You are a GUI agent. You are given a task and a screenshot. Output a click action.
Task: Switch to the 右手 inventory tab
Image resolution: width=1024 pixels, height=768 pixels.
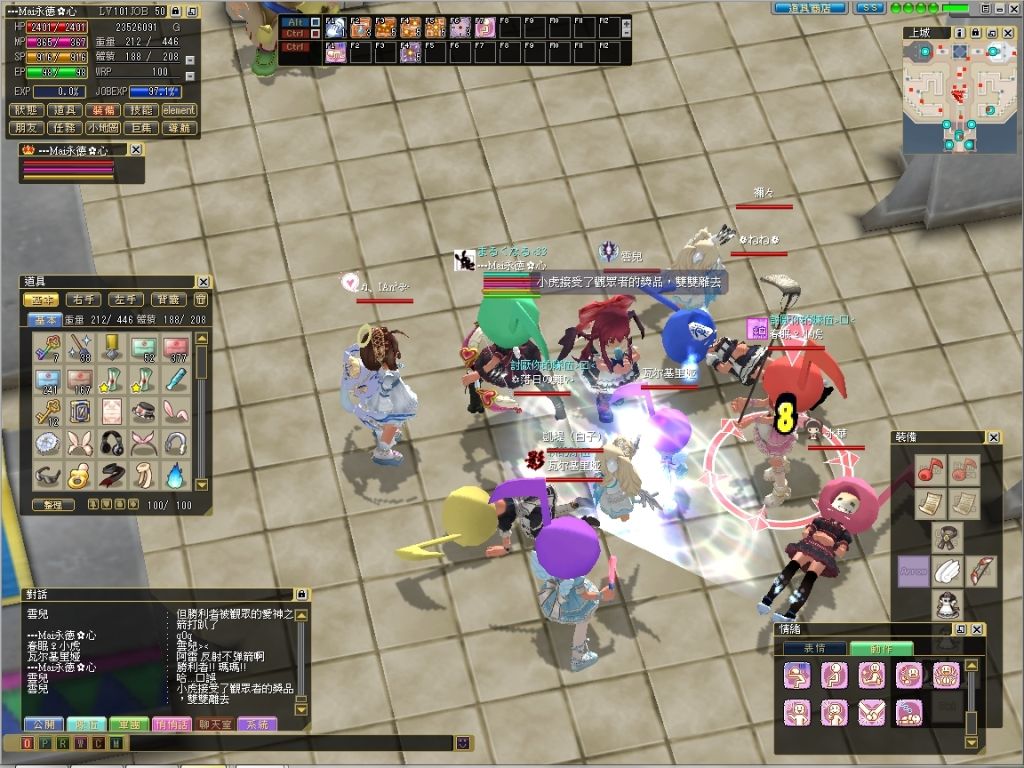tap(83, 299)
